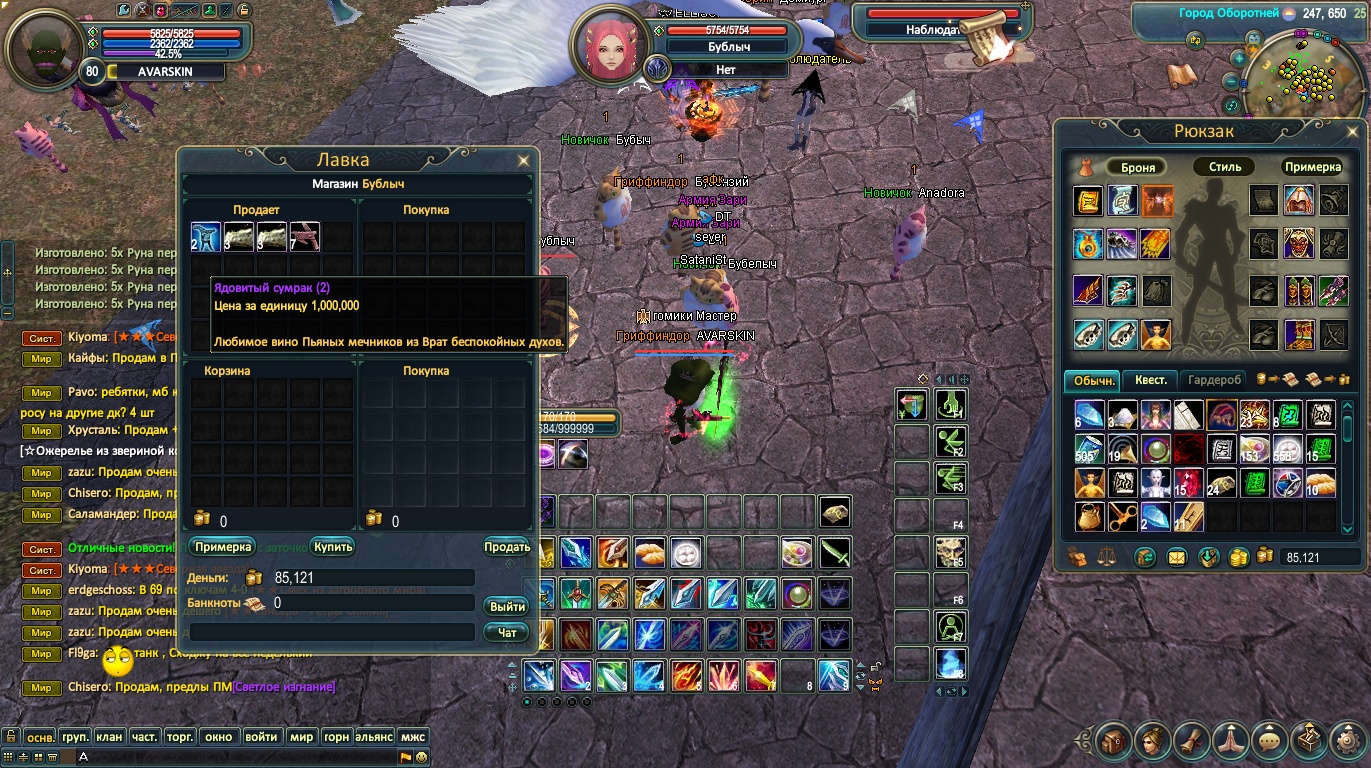The width and height of the screenshot is (1371, 768).
Task: Open the Гардероб inventory tab
Action: tap(1215, 380)
